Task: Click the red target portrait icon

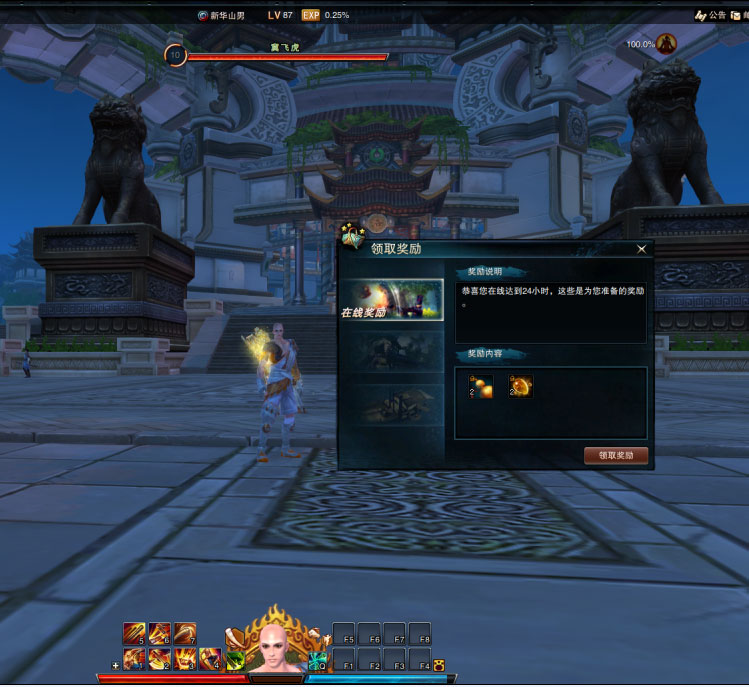Action: click(x=666, y=44)
